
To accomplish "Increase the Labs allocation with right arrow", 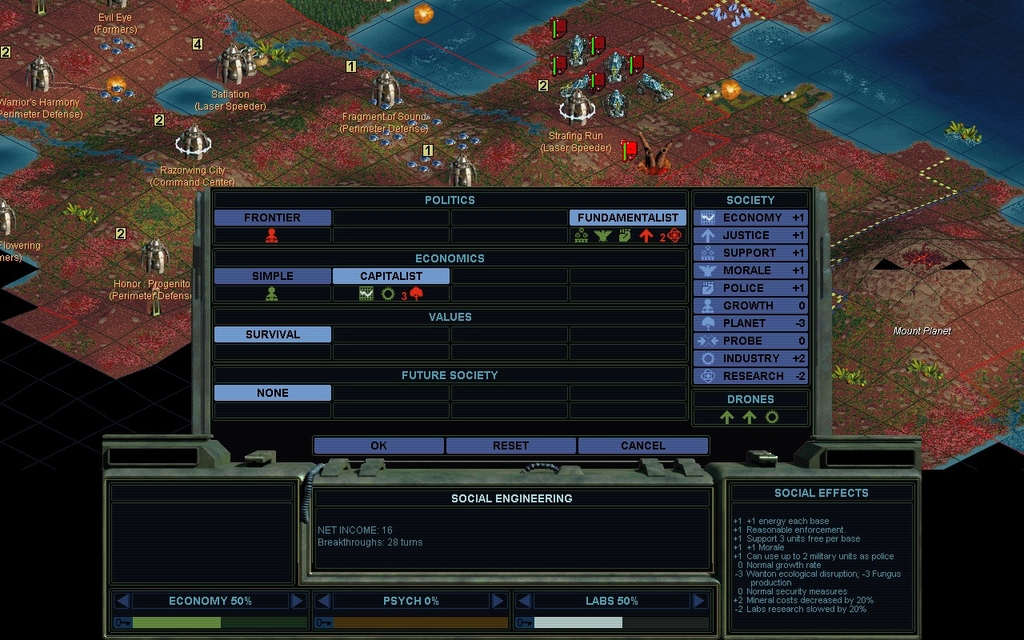I will point(699,601).
